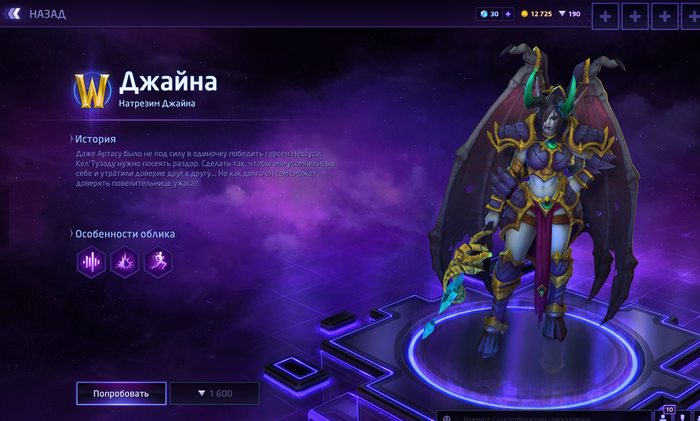Select the running figure skin feature icon
Screen dimensions: 700x421
point(158,262)
